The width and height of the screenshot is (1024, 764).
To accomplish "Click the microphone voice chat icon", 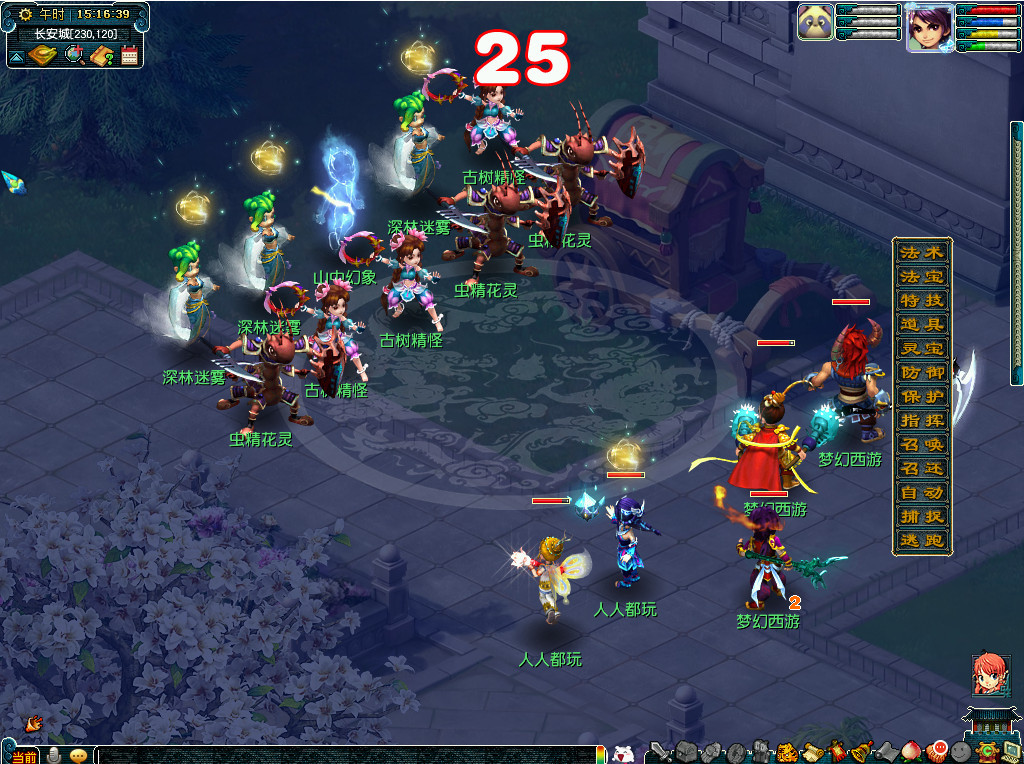I will coord(54,755).
